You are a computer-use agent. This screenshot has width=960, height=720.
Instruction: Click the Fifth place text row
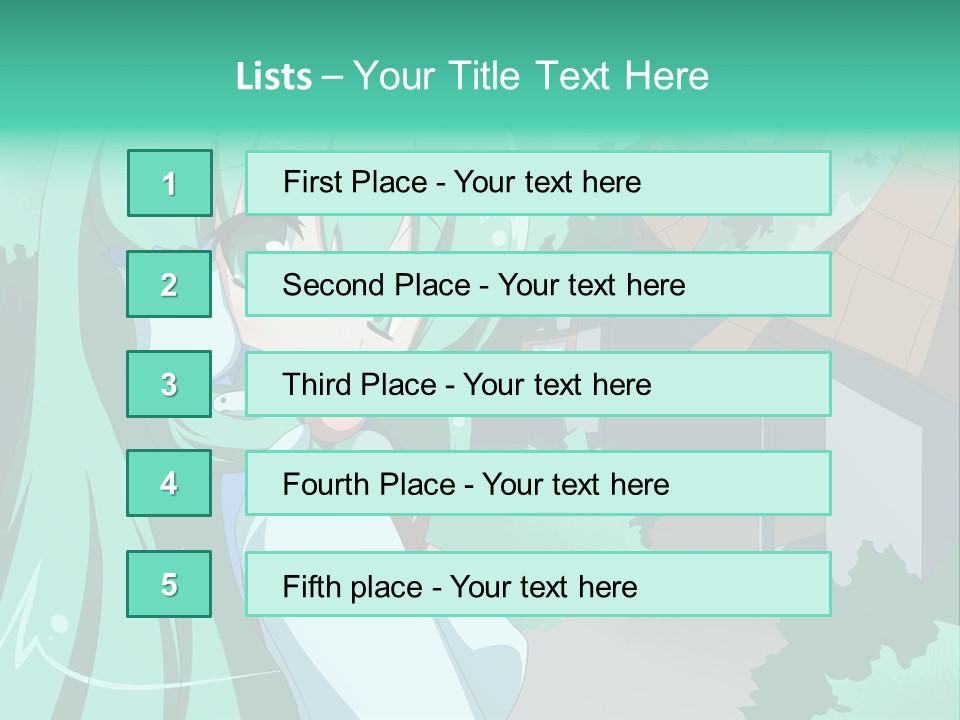[x=538, y=584]
